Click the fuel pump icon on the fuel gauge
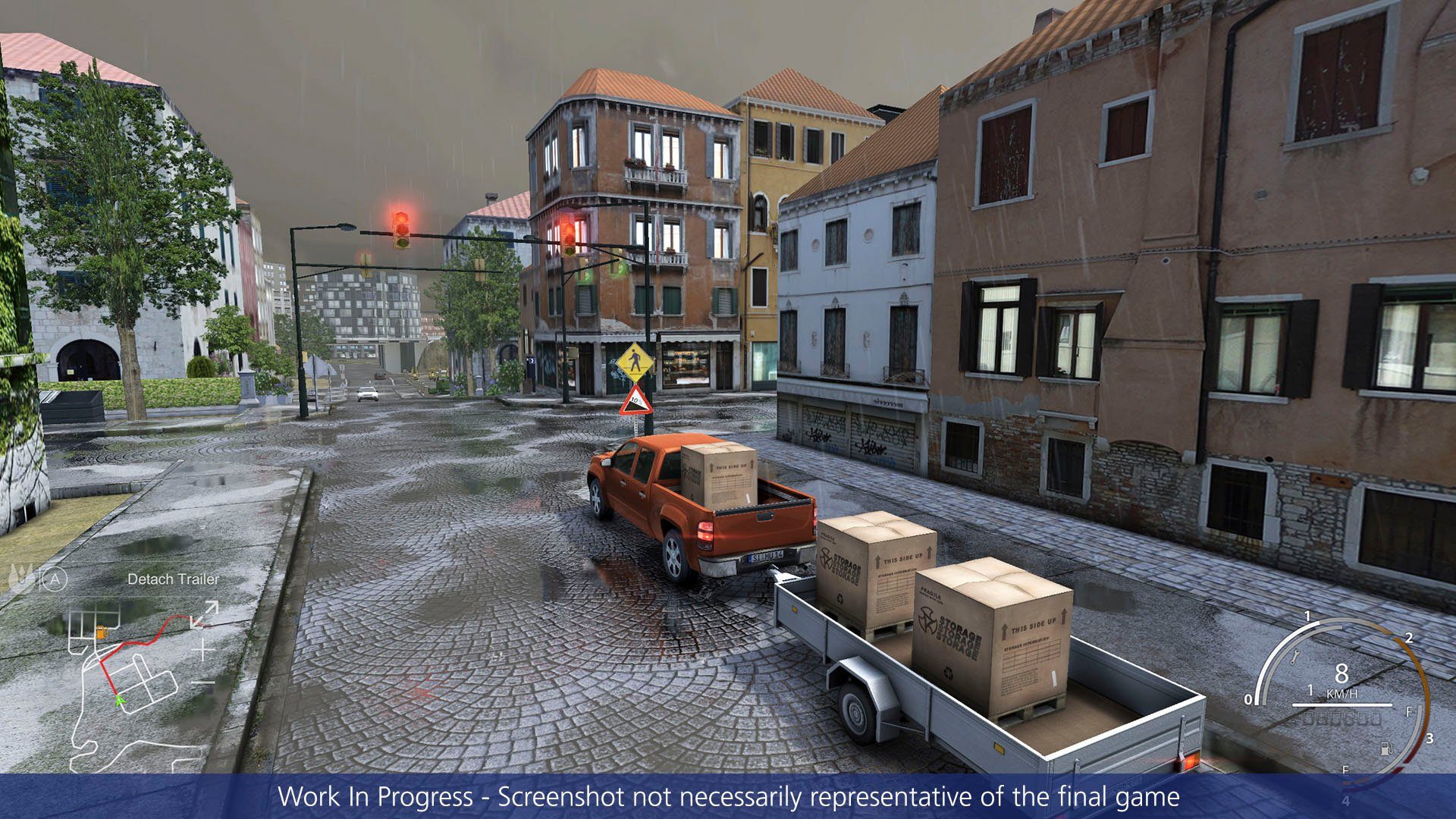 (1387, 751)
